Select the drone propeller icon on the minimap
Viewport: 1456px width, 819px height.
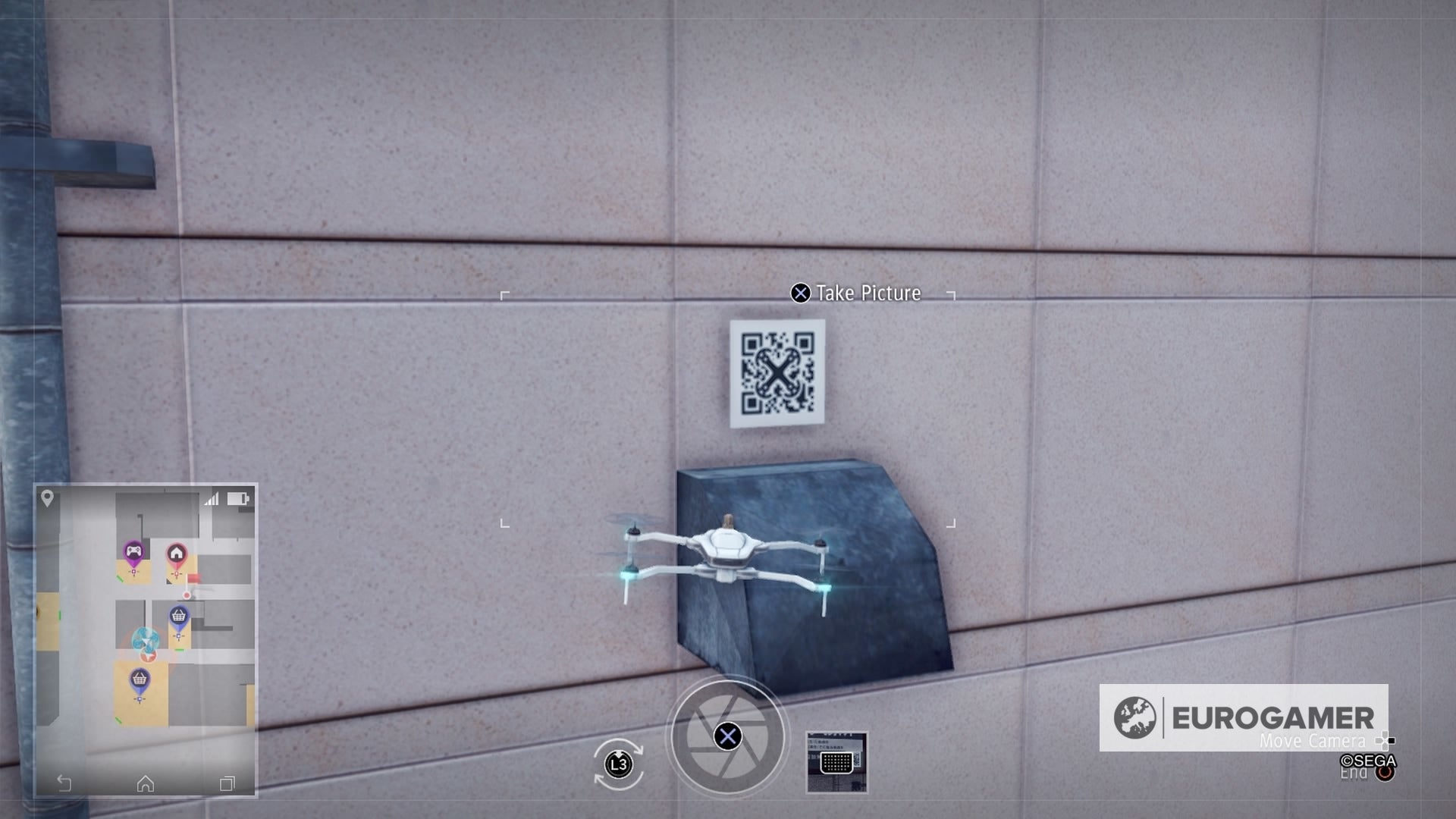146,639
